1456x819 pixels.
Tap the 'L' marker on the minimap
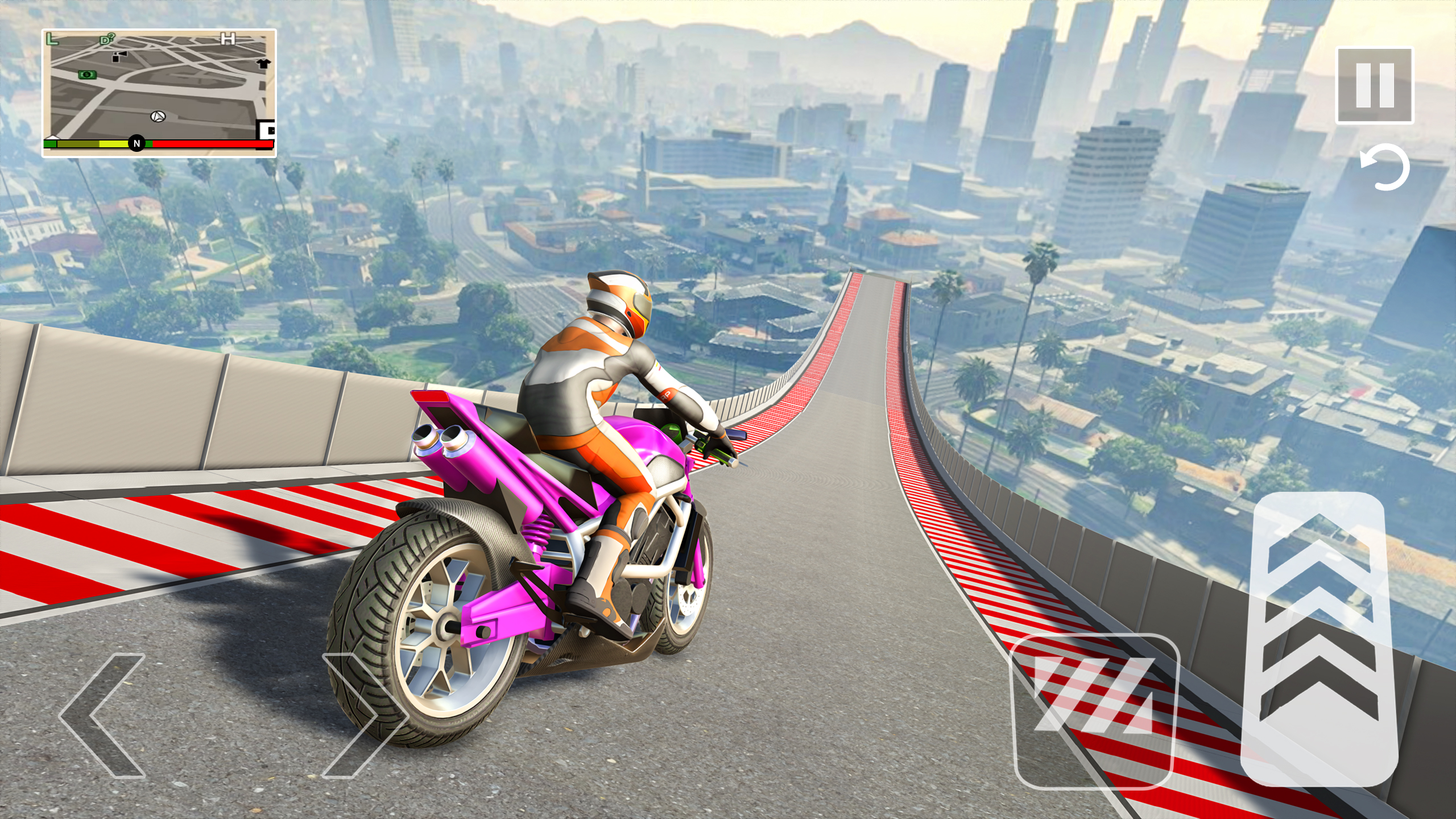[x=52, y=38]
